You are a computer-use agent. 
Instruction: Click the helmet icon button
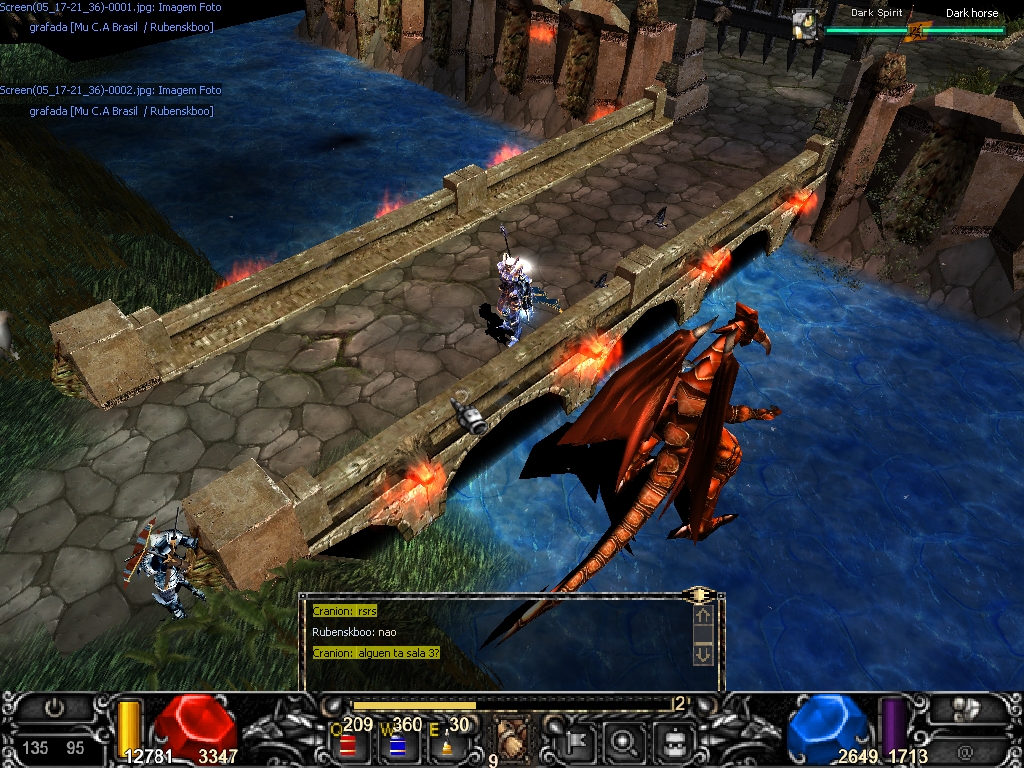(673, 741)
